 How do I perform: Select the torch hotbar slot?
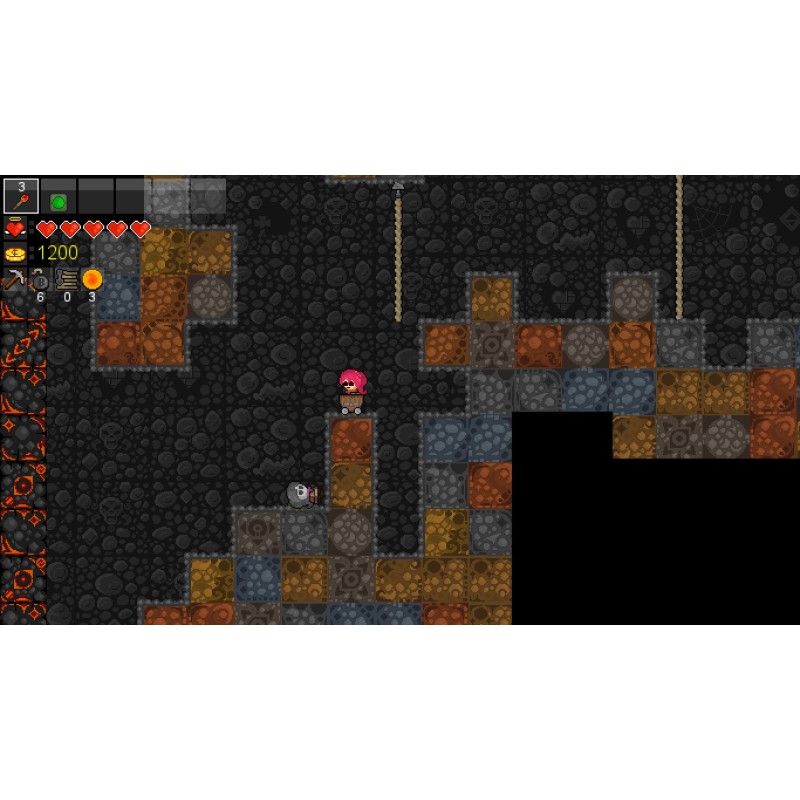(21, 196)
